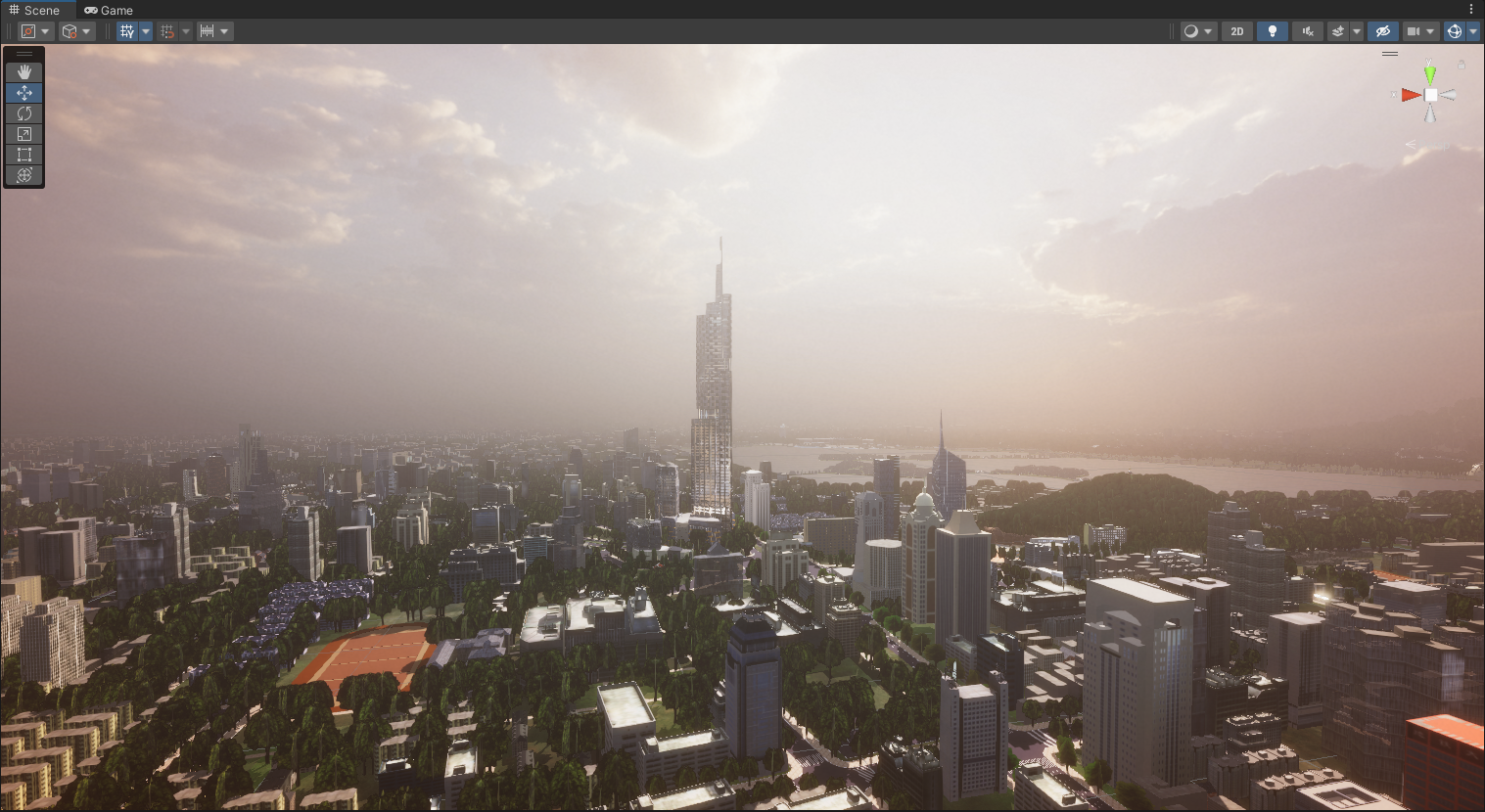
Task: Toggle the grid visibility button
Action: pyautogui.click(x=127, y=31)
